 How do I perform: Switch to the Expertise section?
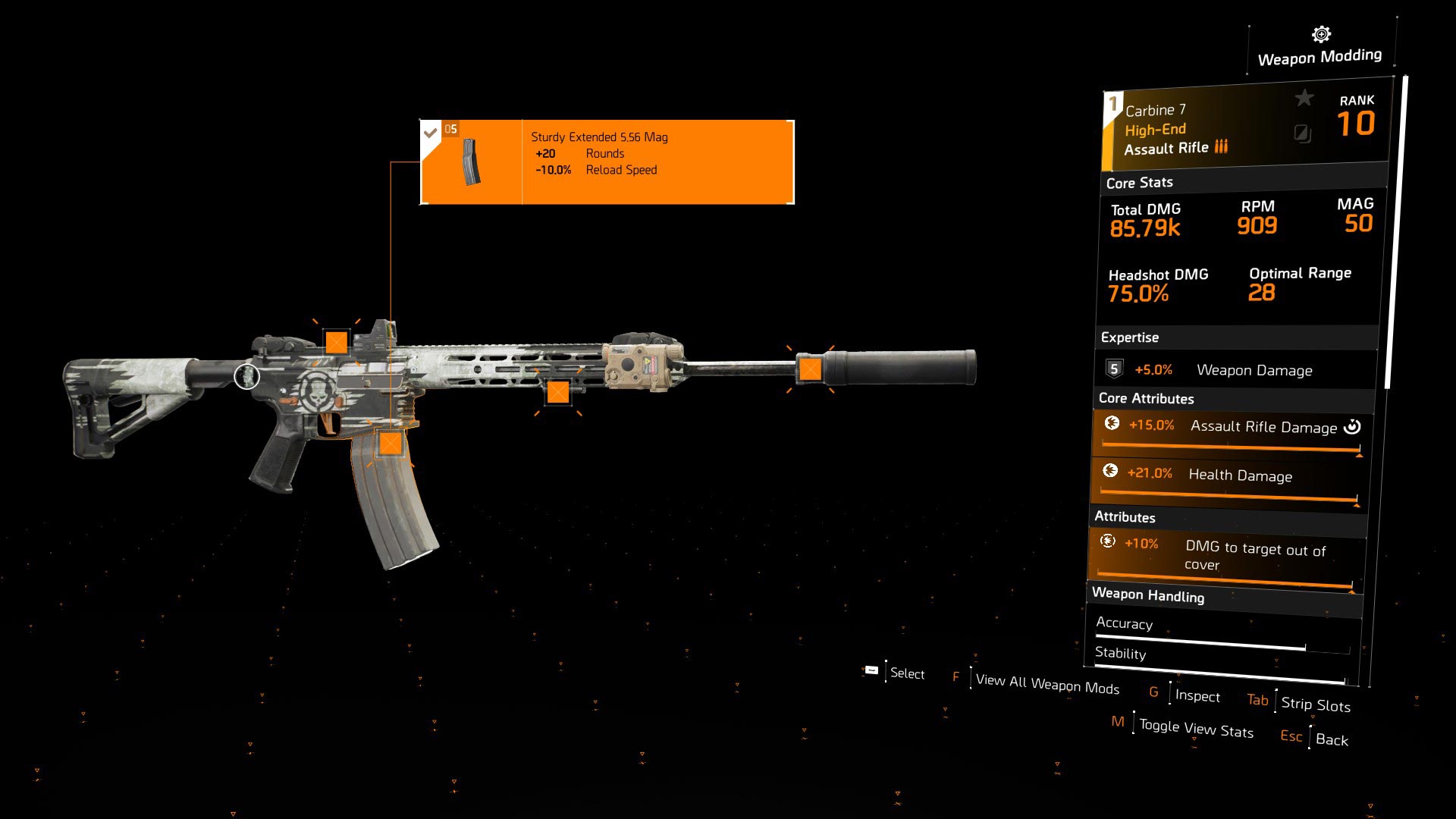[1129, 337]
